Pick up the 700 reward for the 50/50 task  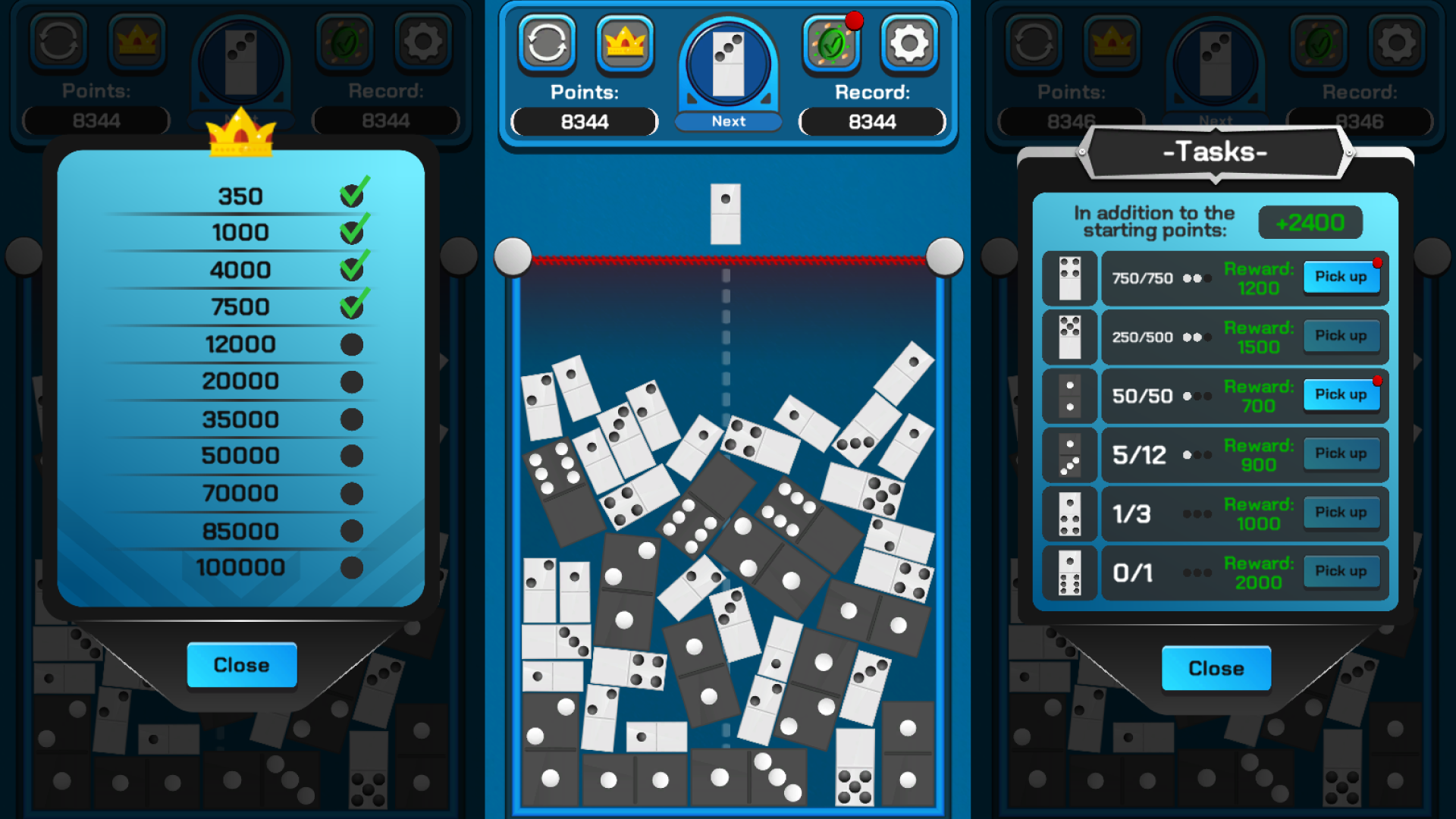click(x=1341, y=394)
